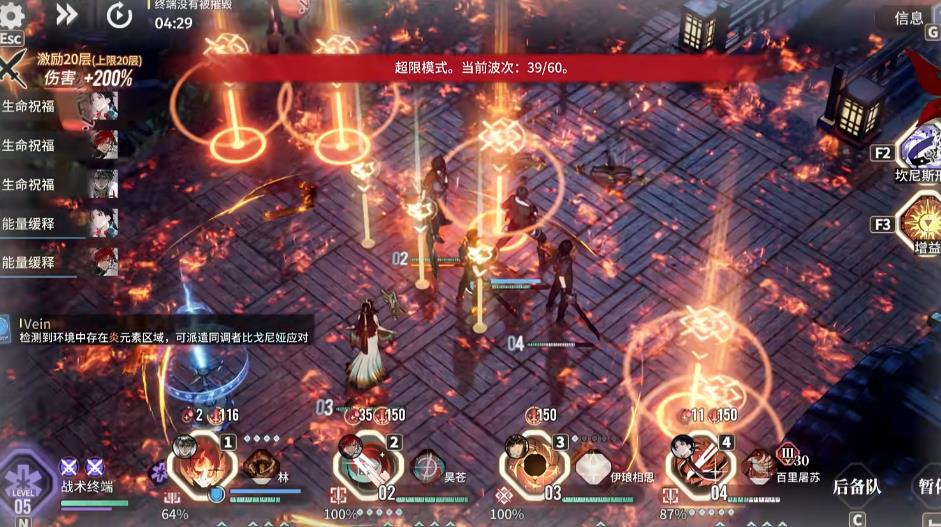941x527 pixels.
Task: Toggle fast-forward speed arrows
Action: coord(67,14)
